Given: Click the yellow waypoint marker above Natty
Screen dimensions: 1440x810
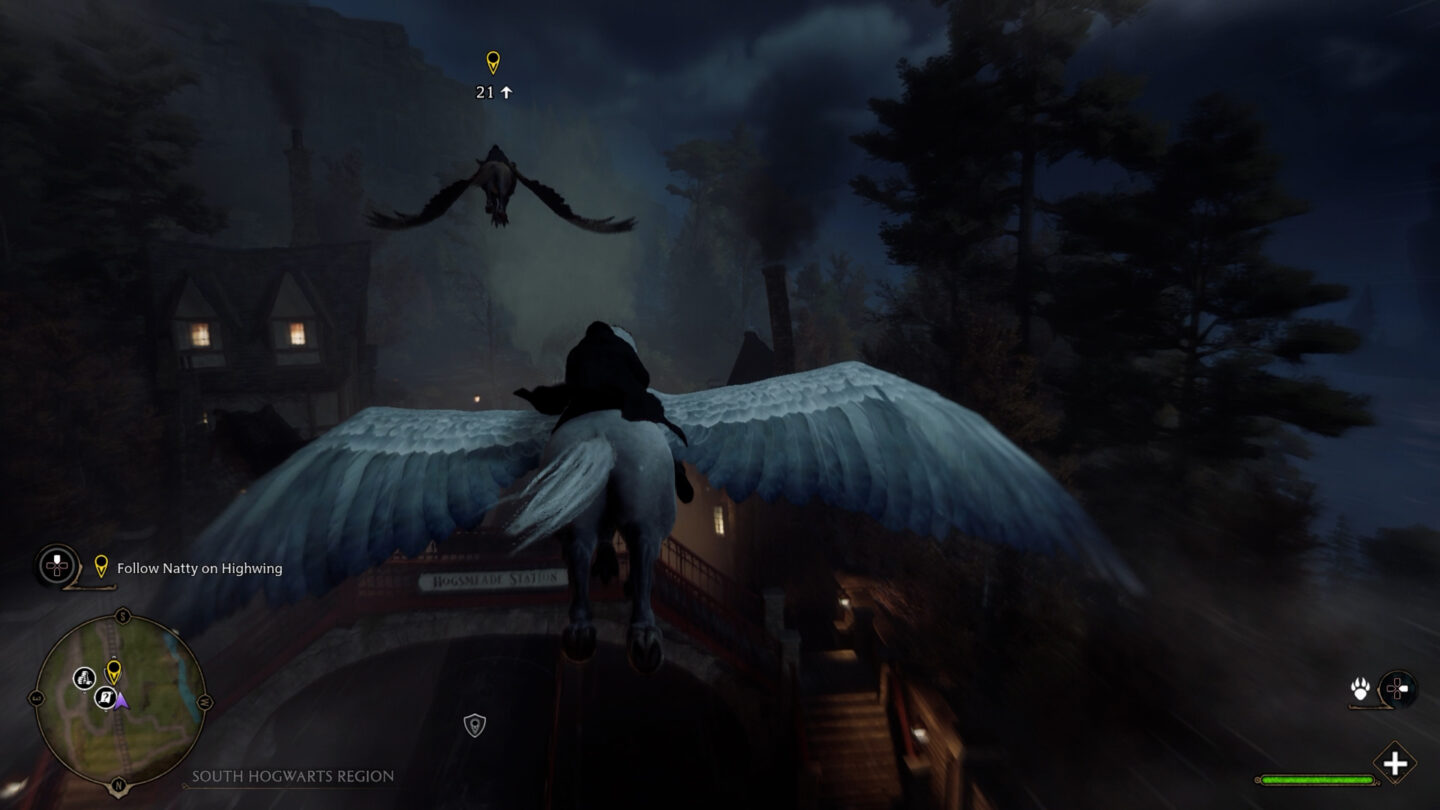Looking at the screenshot, I should click(492, 63).
